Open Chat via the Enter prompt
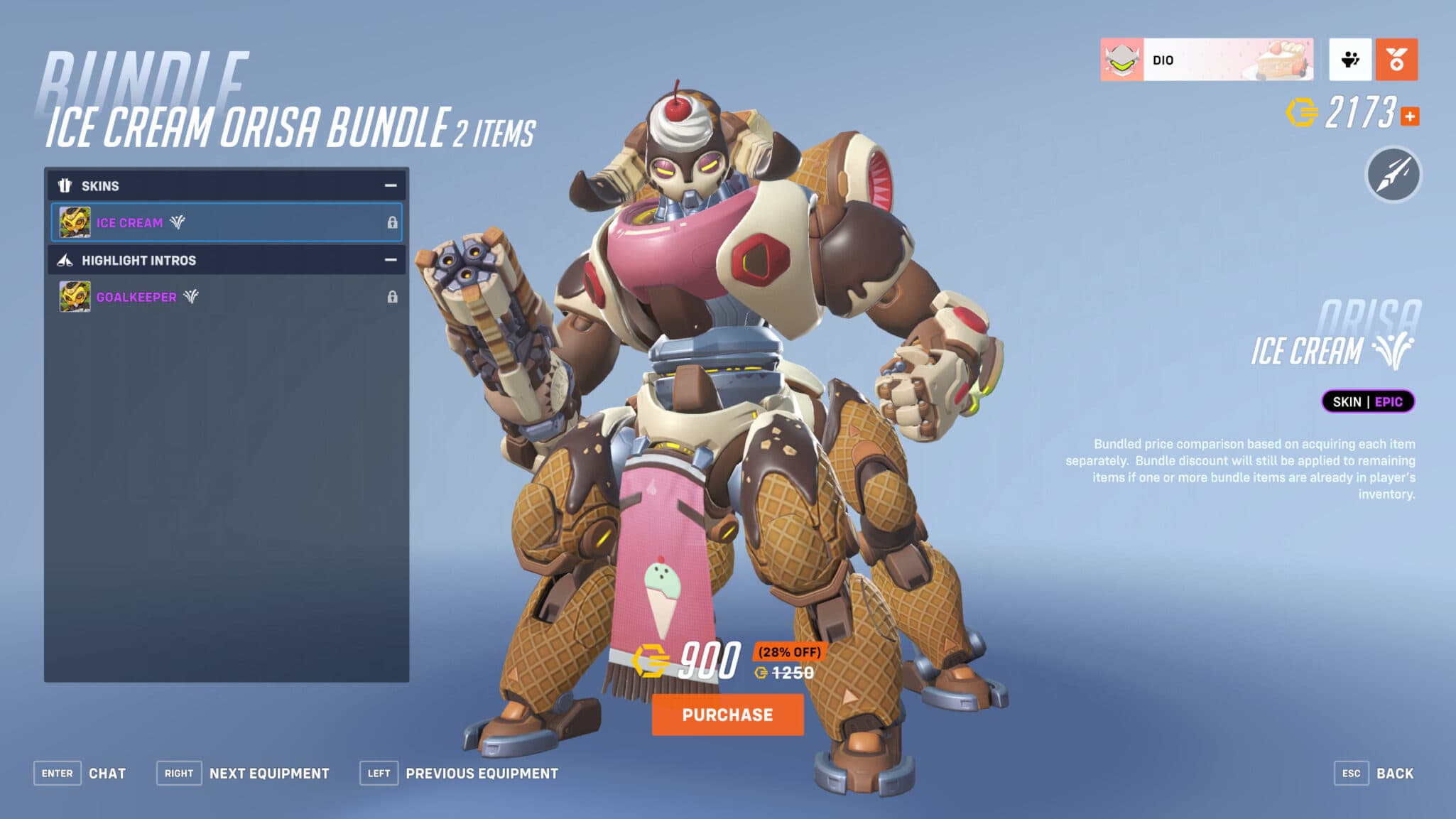The width and height of the screenshot is (1456, 819). pos(58,773)
